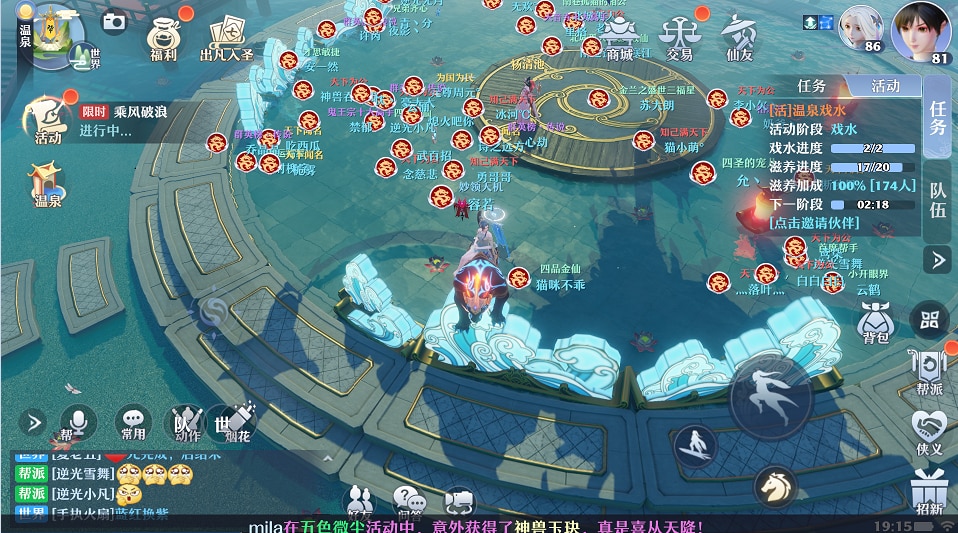Image resolution: width=958 pixels, height=533 pixels.
Task: Tap the camera screenshot icon
Action: point(114,20)
